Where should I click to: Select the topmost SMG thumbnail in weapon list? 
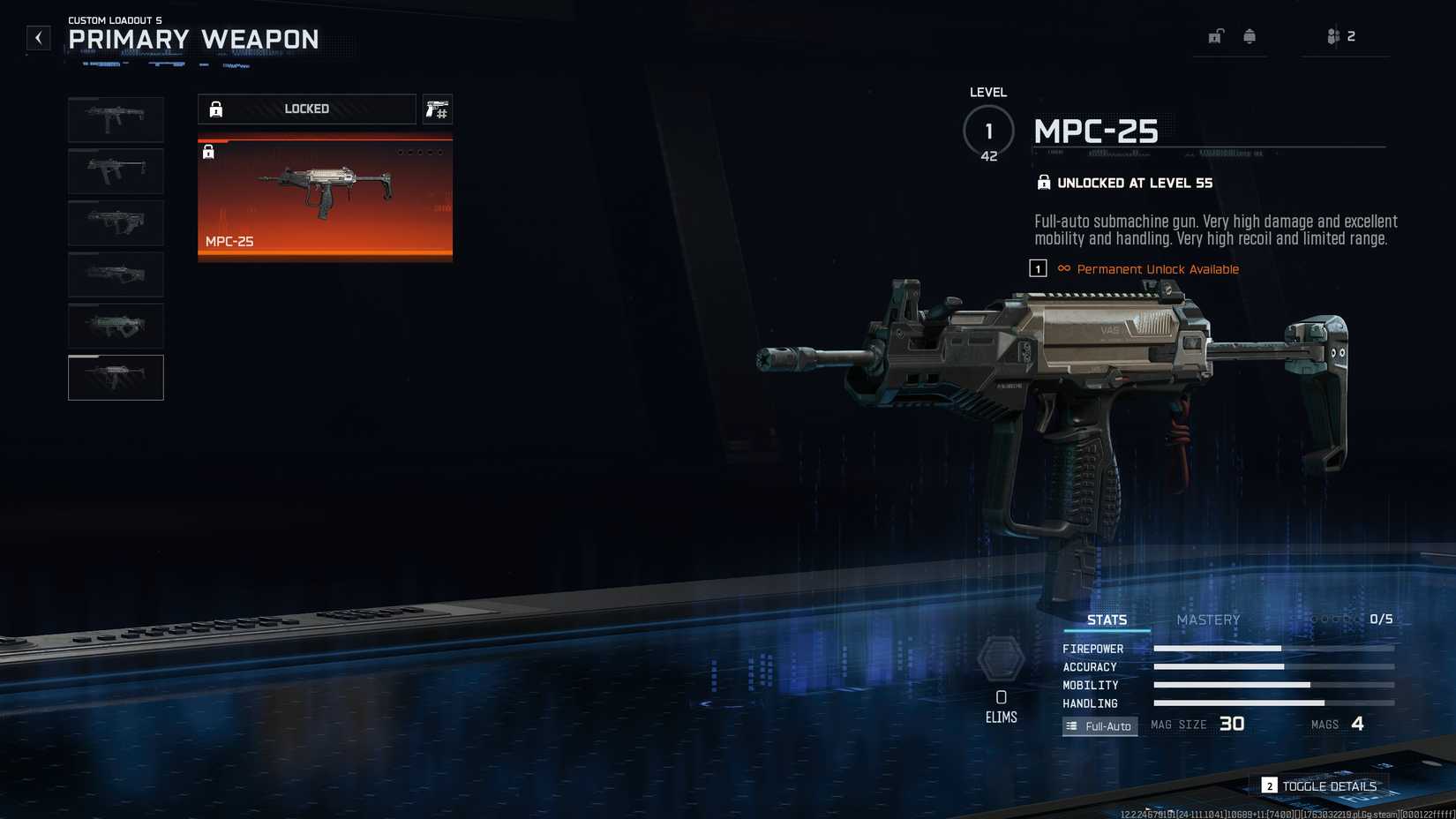click(116, 119)
